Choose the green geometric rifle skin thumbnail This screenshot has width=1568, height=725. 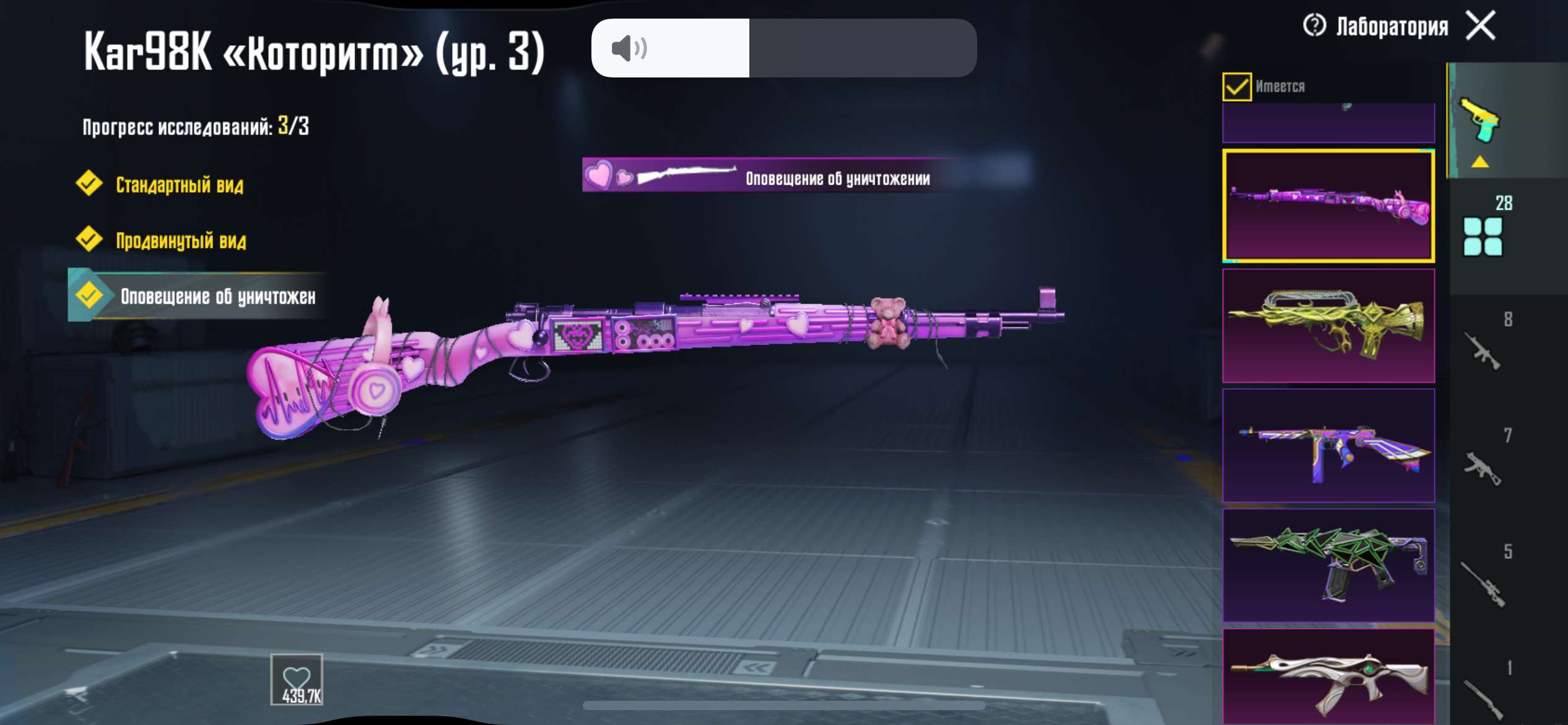tap(1328, 565)
